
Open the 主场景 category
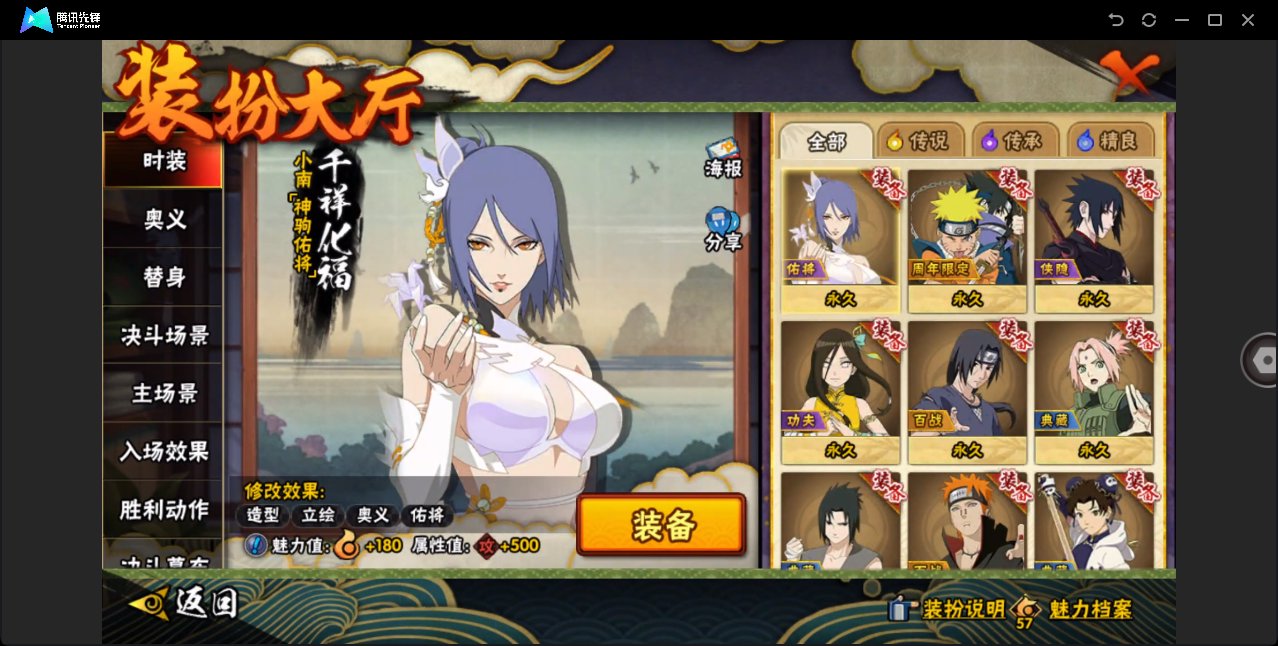click(163, 393)
